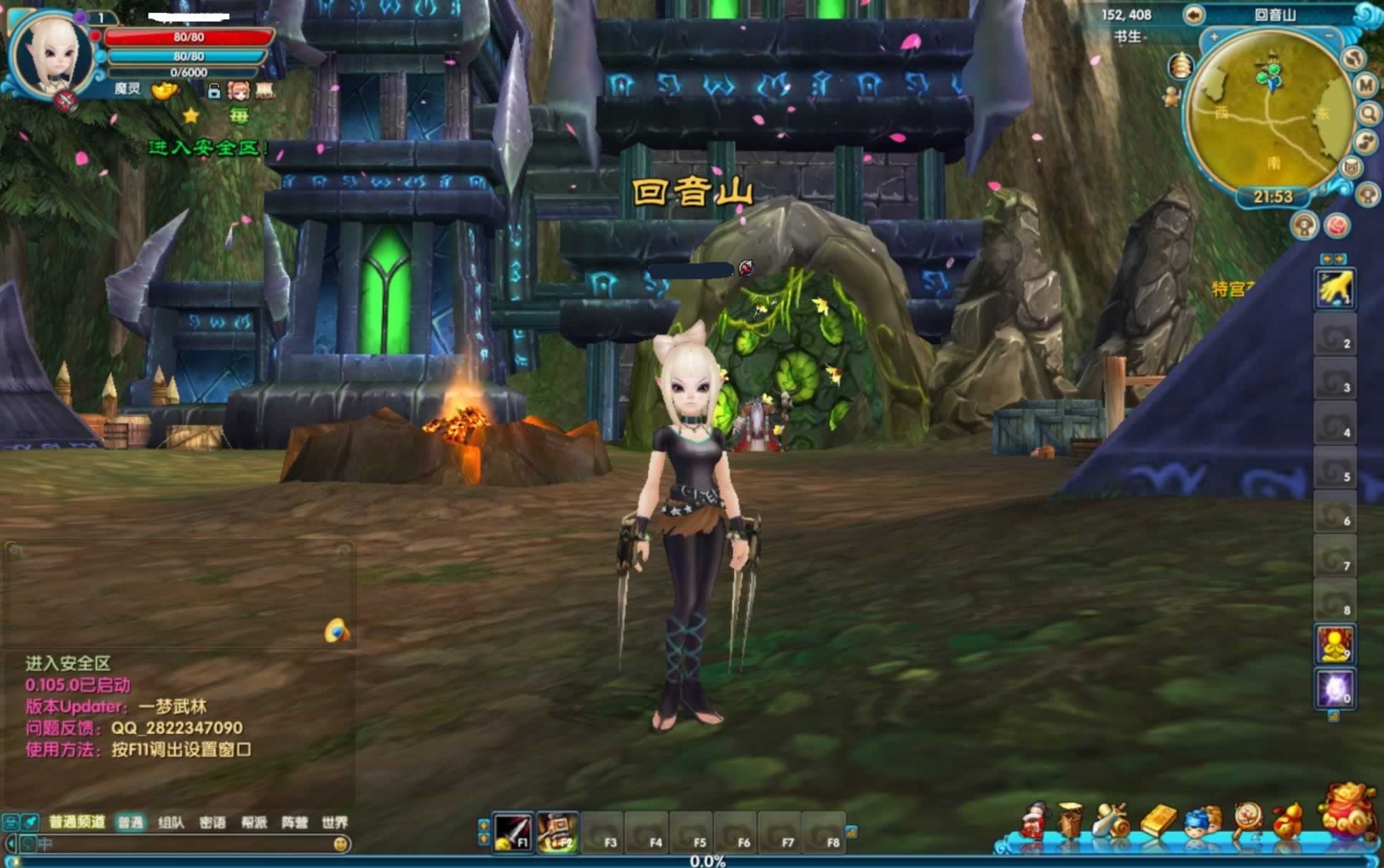Screen dimensions: 1384x868
Task: Open the golden pagoda icon
Action: (1180, 67)
